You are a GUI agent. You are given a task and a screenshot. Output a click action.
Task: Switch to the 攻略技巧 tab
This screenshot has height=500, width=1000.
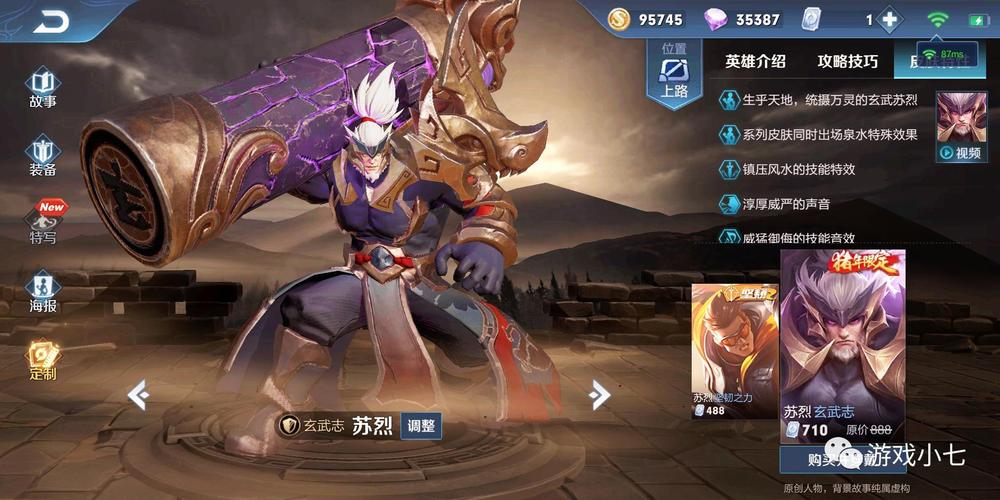point(848,61)
